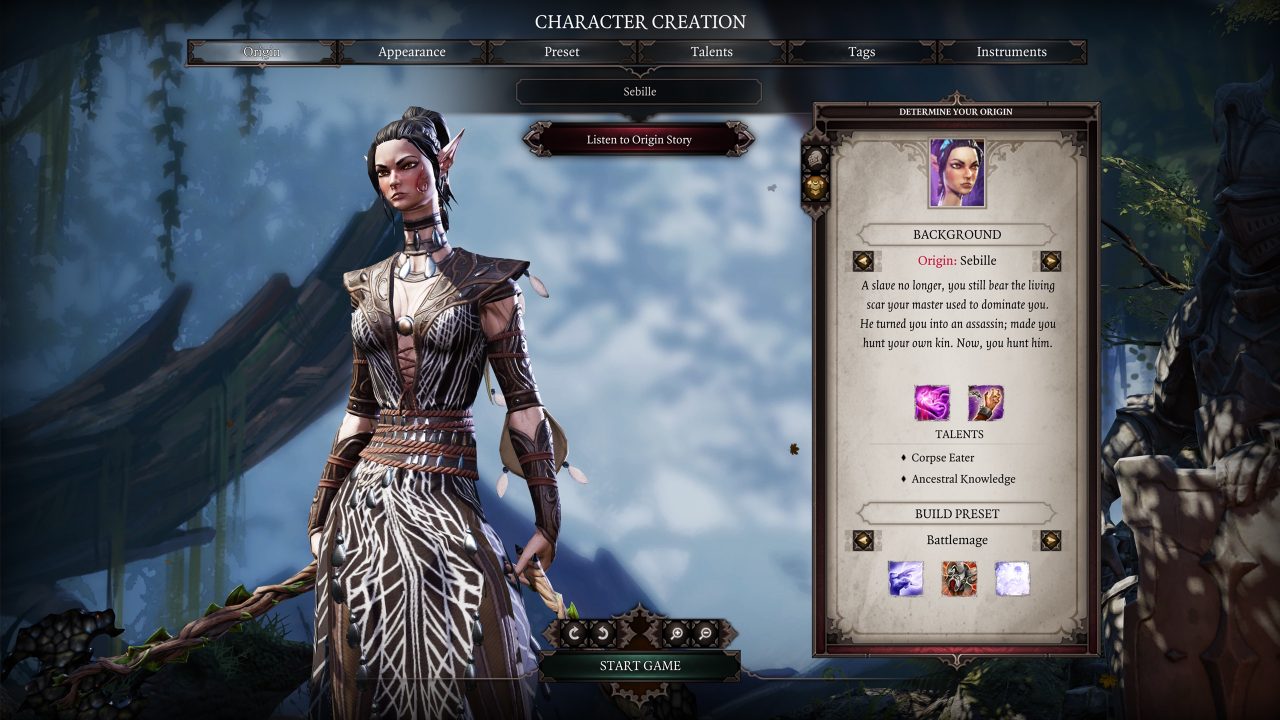The image size is (1280, 720).
Task: Rotate character clockwise
Action: coord(574,633)
